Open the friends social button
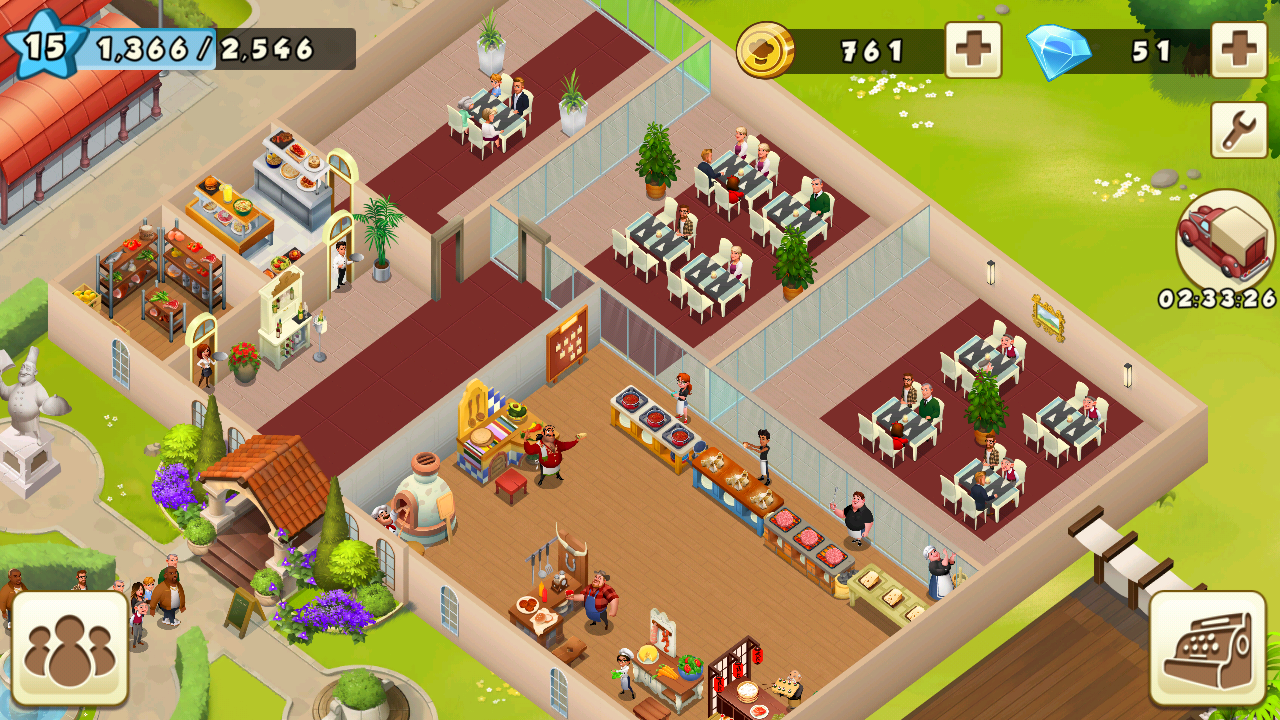 pos(70,648)
